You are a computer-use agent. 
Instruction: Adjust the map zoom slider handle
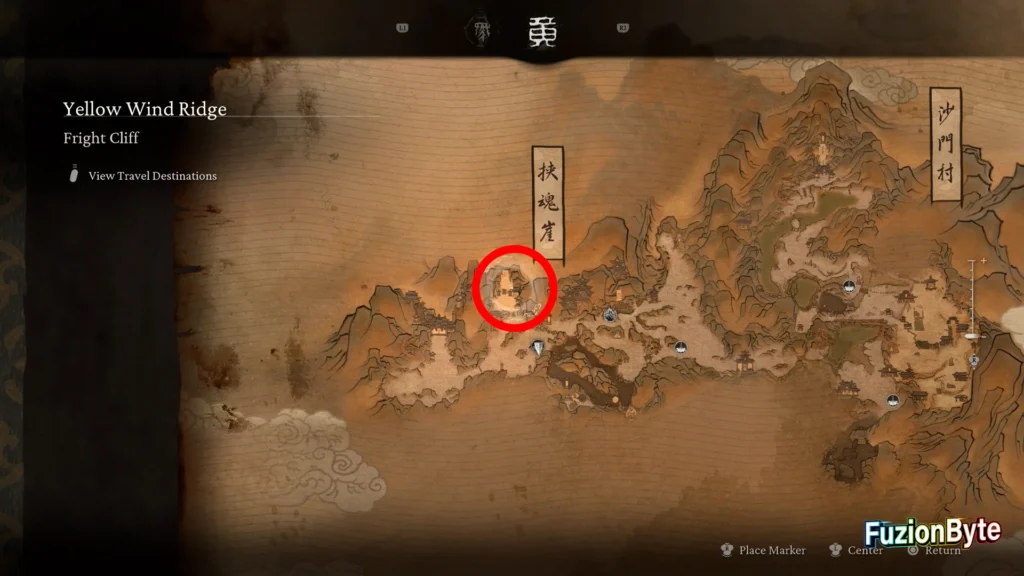tap(972, 335)
